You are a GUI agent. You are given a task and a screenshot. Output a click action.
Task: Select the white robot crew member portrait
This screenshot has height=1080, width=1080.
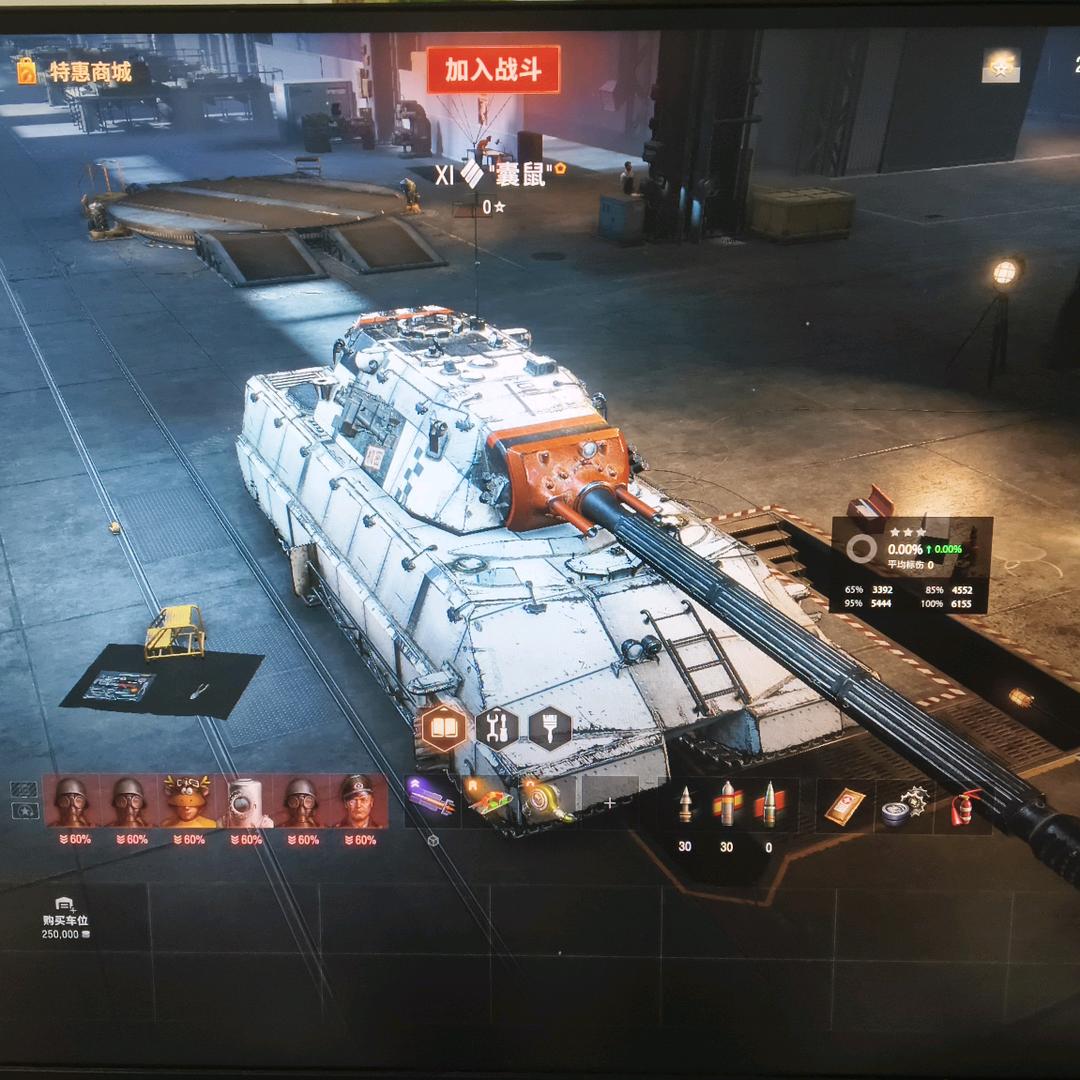coord(246,802)
